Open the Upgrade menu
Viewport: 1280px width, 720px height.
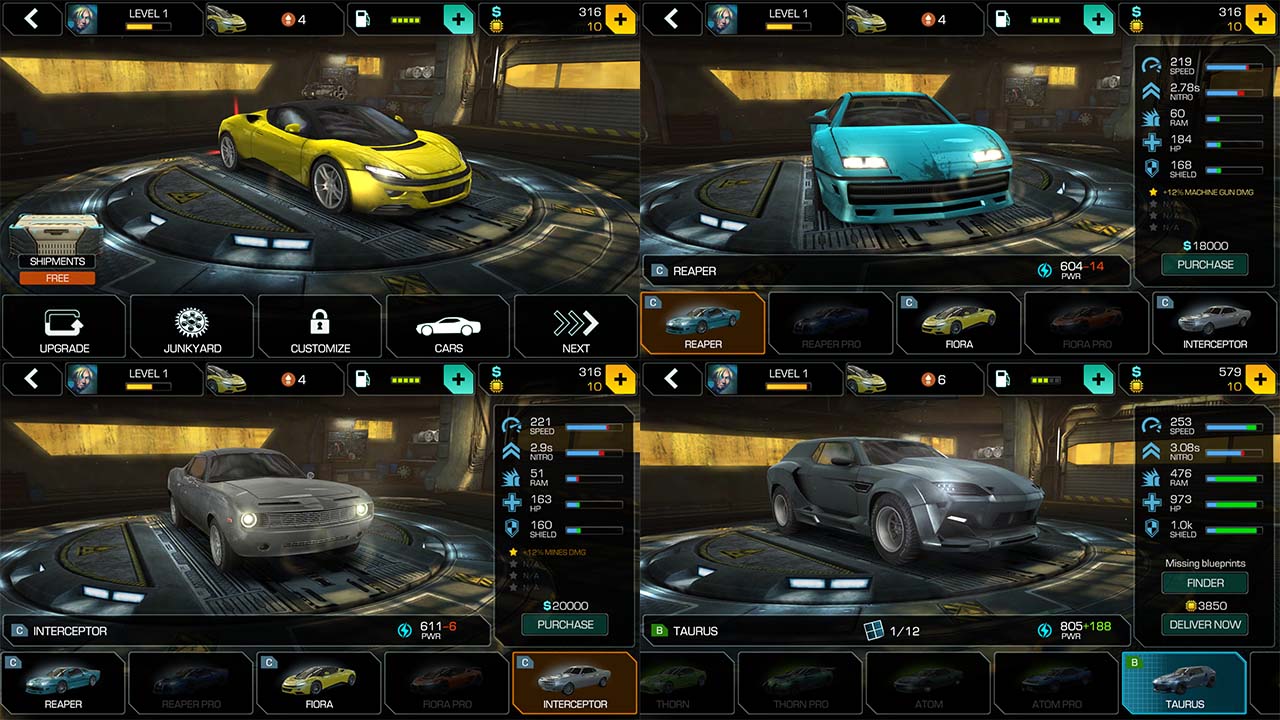tap(64, 327)
